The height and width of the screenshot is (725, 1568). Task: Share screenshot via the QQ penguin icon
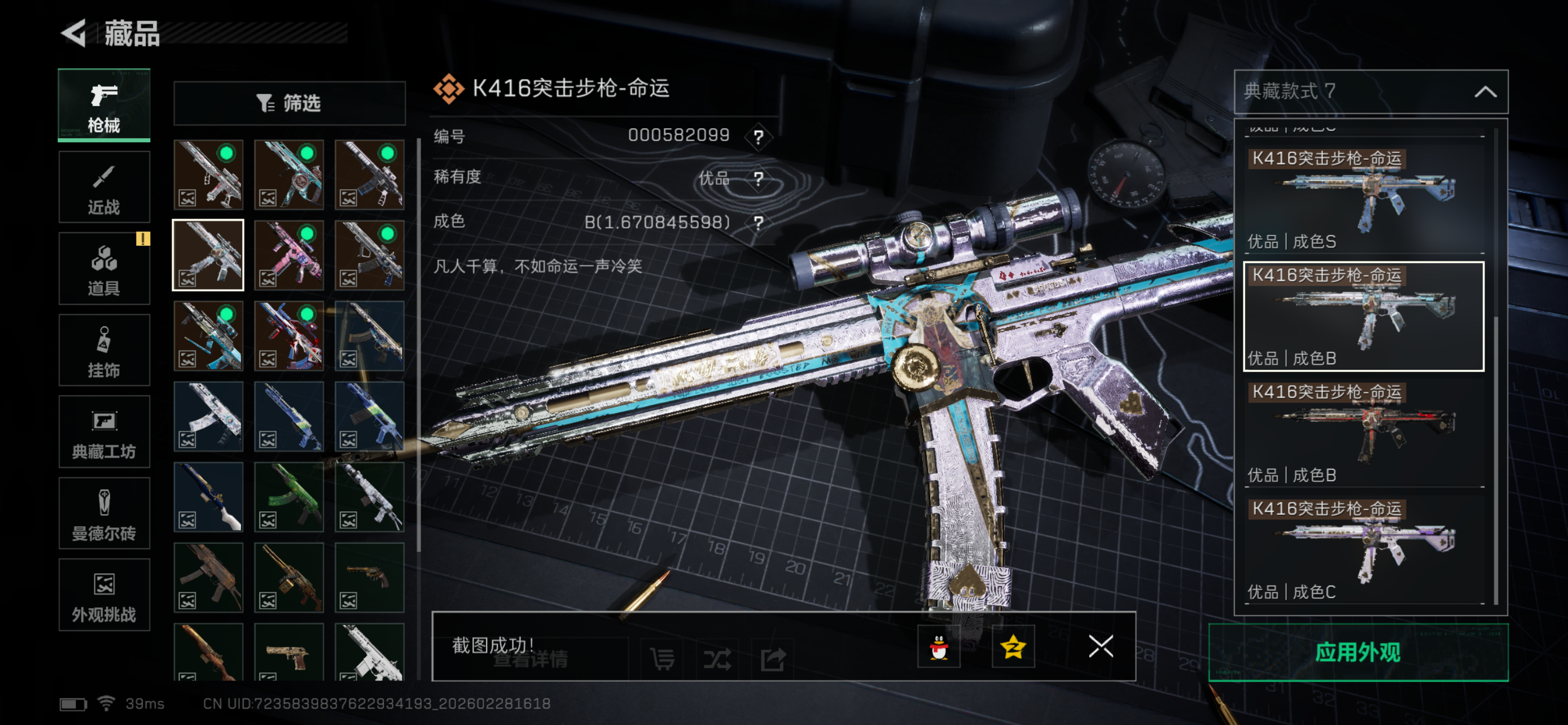tap(939, 647)
